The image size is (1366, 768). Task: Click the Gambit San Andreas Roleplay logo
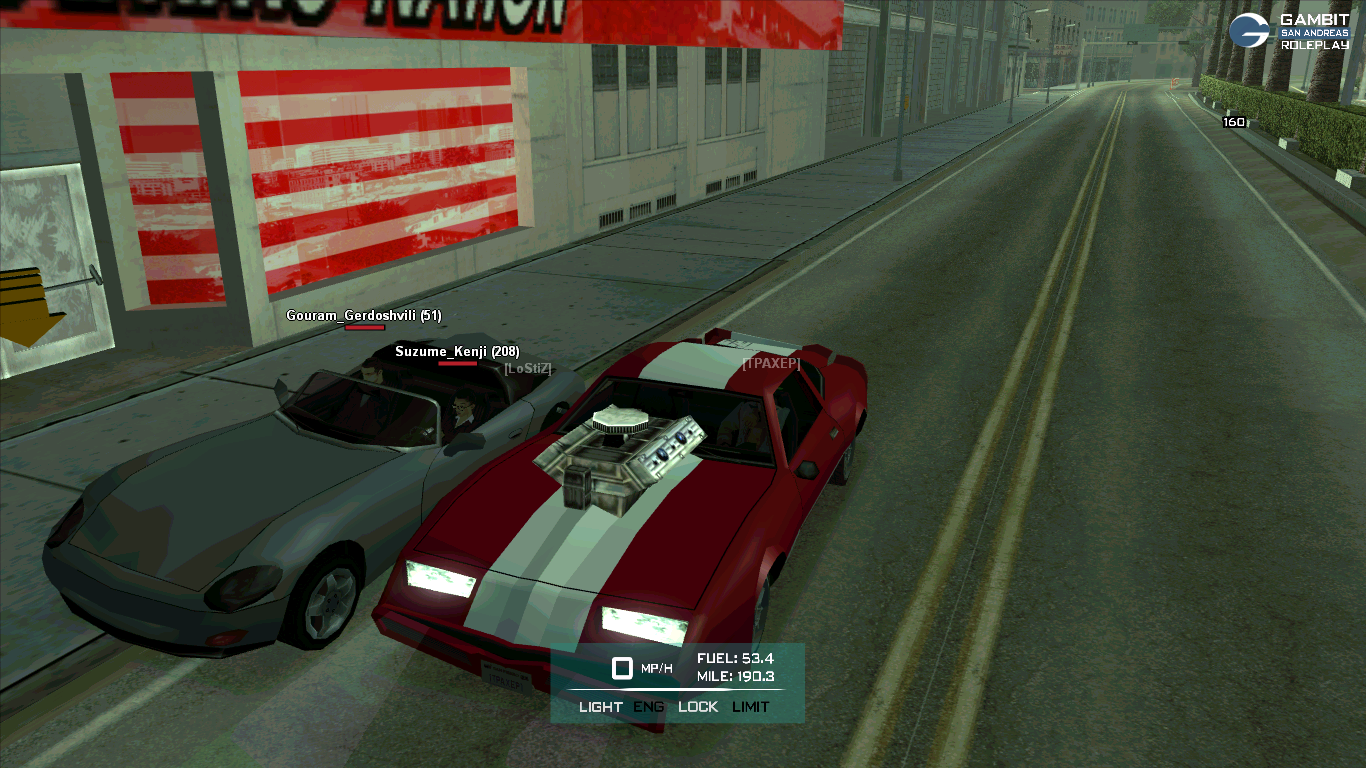click(1289, 31)
